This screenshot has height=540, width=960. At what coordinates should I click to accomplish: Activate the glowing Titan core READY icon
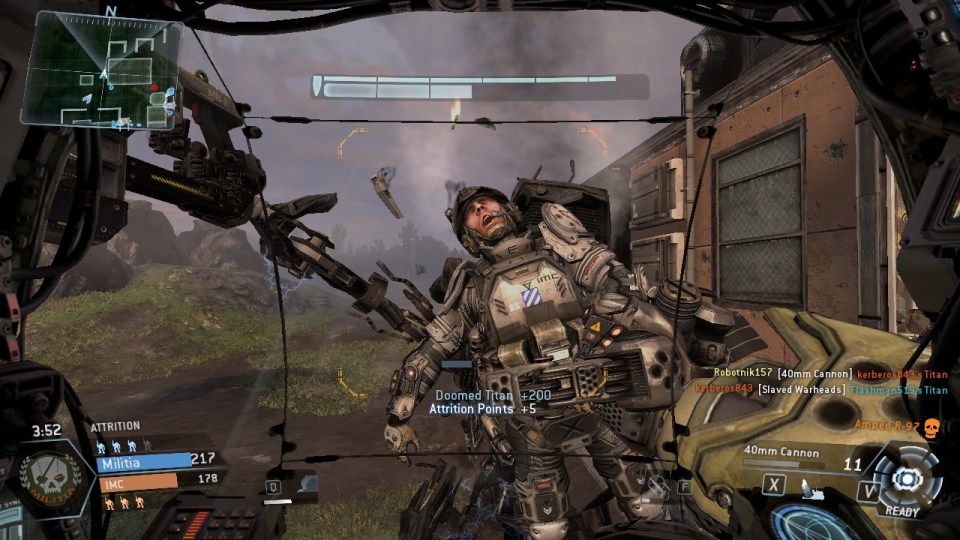point(903,477)
